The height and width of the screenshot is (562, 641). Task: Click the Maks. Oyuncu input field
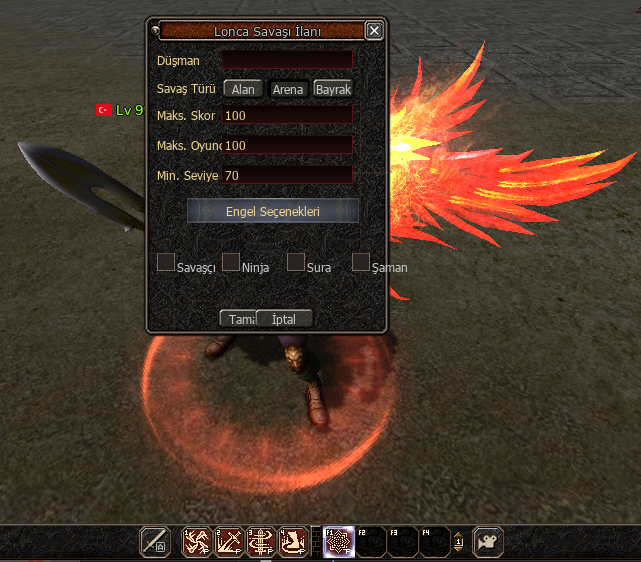pyautogui.click(x=288, y=146)
